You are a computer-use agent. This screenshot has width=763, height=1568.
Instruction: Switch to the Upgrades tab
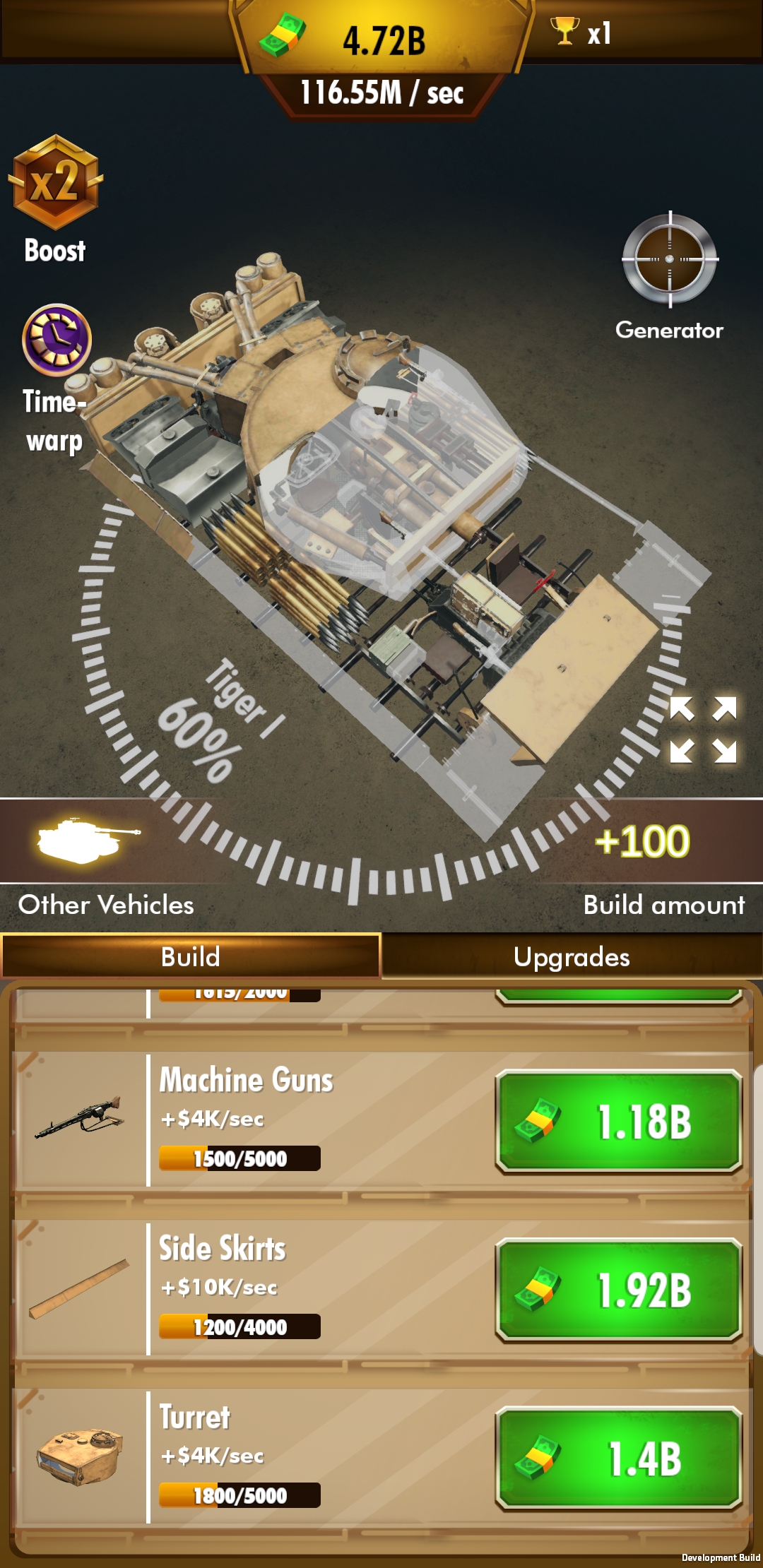pos(572,957)
